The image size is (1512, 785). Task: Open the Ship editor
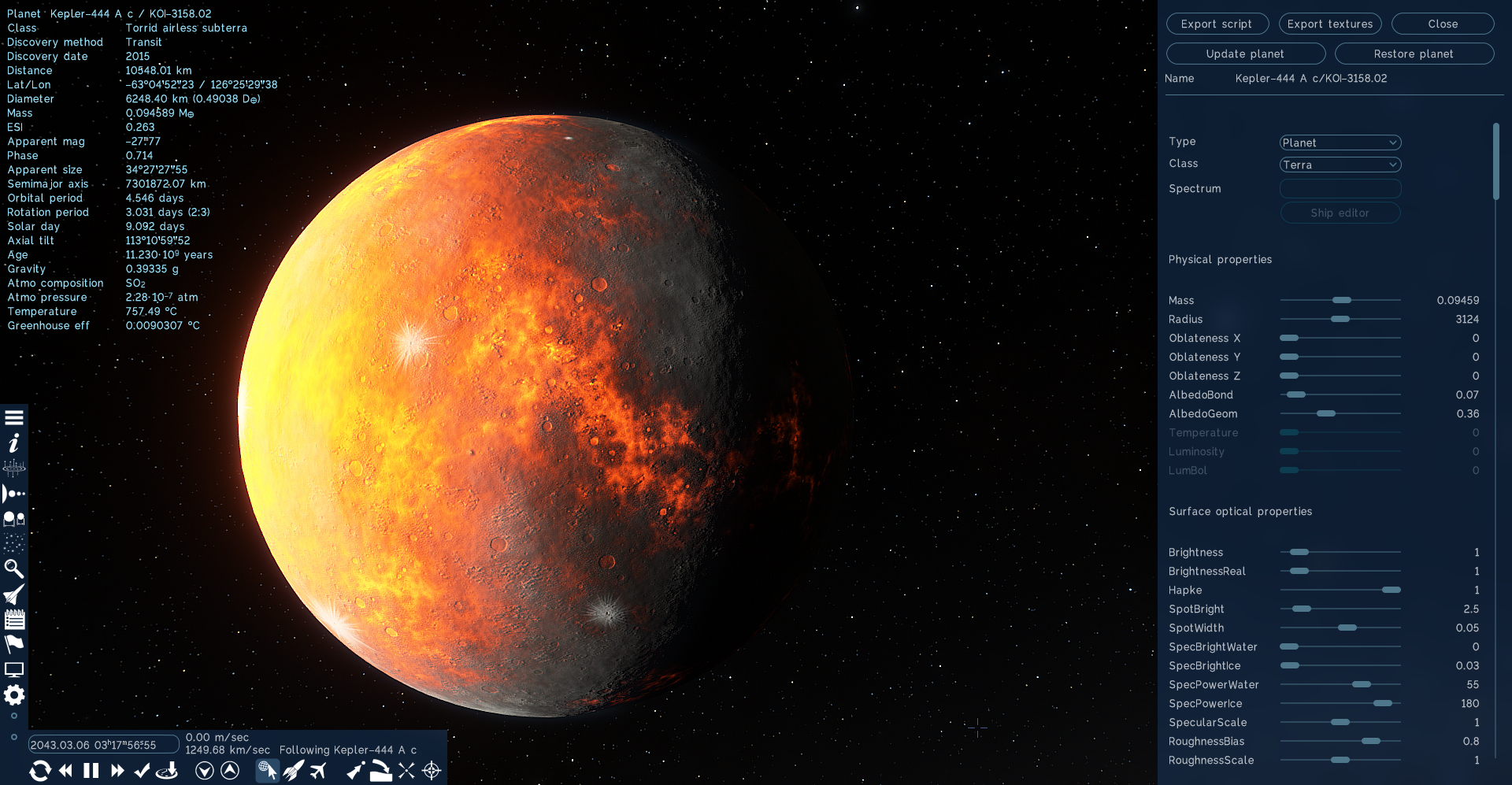[x=1340, y=213]
